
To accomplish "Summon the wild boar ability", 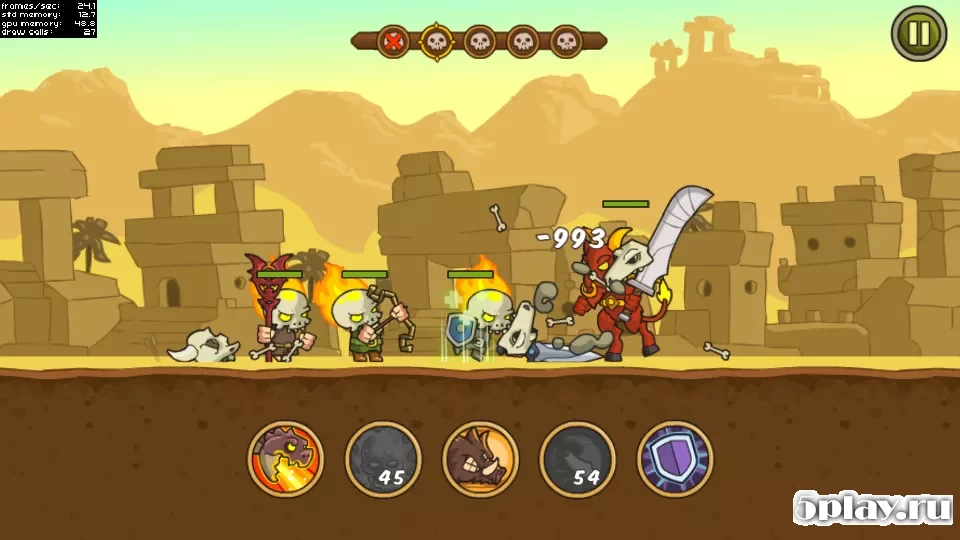I will 480,459.
